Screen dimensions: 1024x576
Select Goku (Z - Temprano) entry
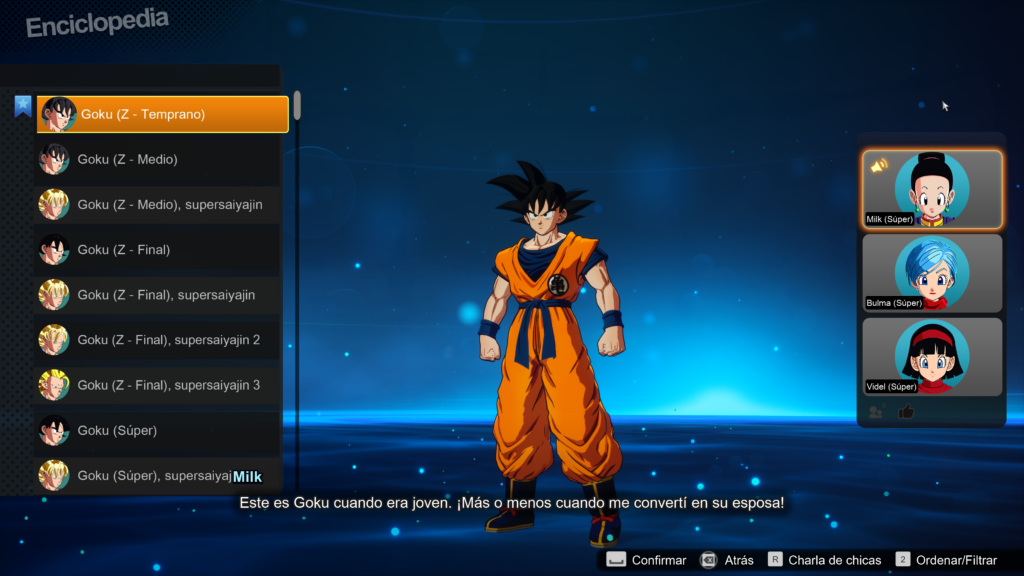point(162,114)
